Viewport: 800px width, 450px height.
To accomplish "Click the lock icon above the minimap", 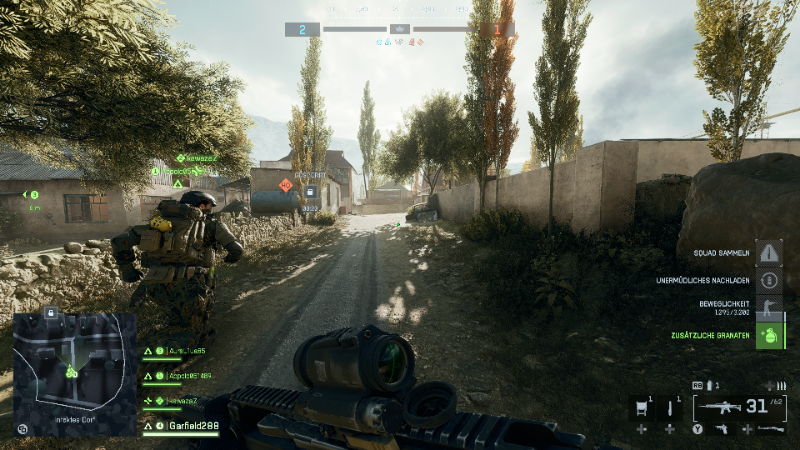I will pos(48,313).
